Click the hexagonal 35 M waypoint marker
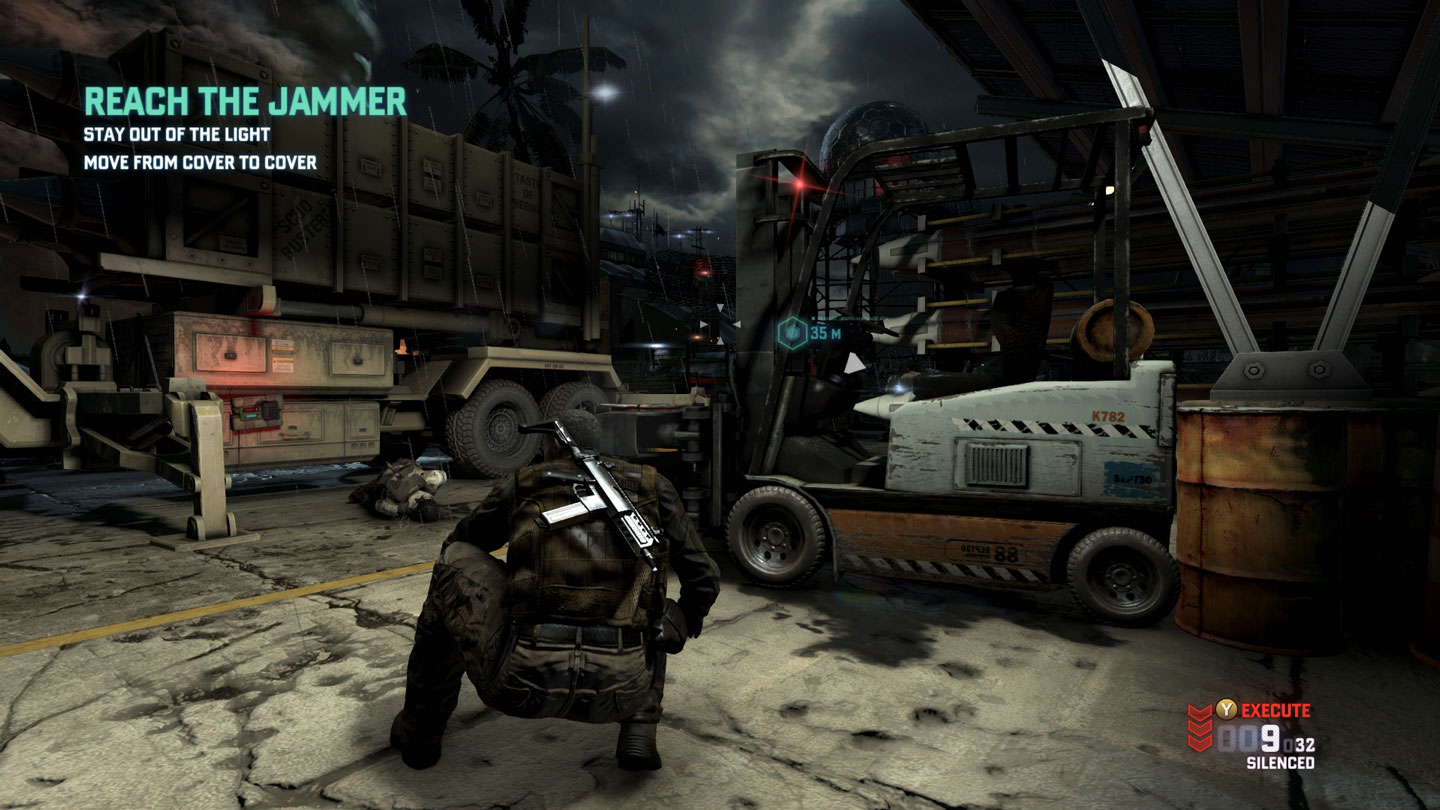The height and width of the screenshot is (810, 1440). [x=792, y=332]
